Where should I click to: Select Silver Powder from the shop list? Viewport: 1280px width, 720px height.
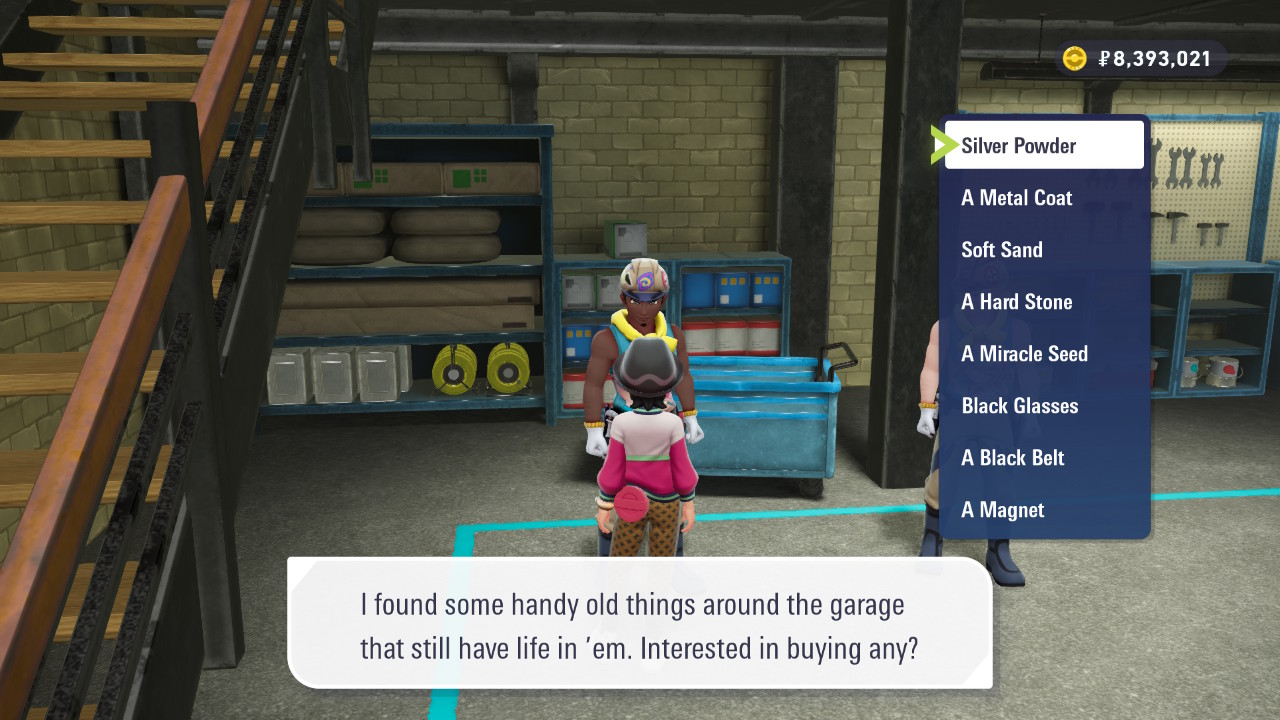[x=1043, y=146]
